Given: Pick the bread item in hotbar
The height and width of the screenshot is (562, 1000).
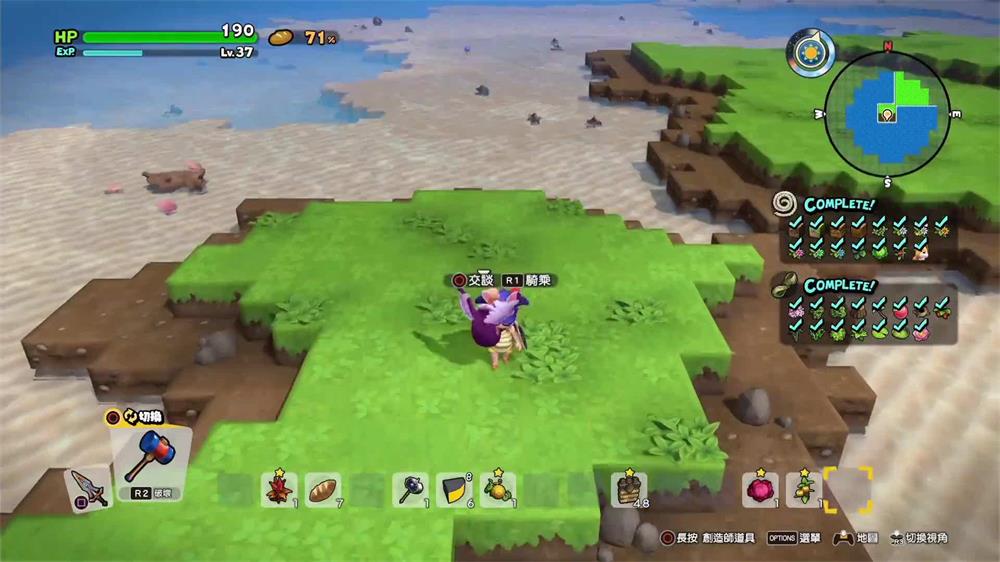Looking at the screenshot, I should click(322, 489).
